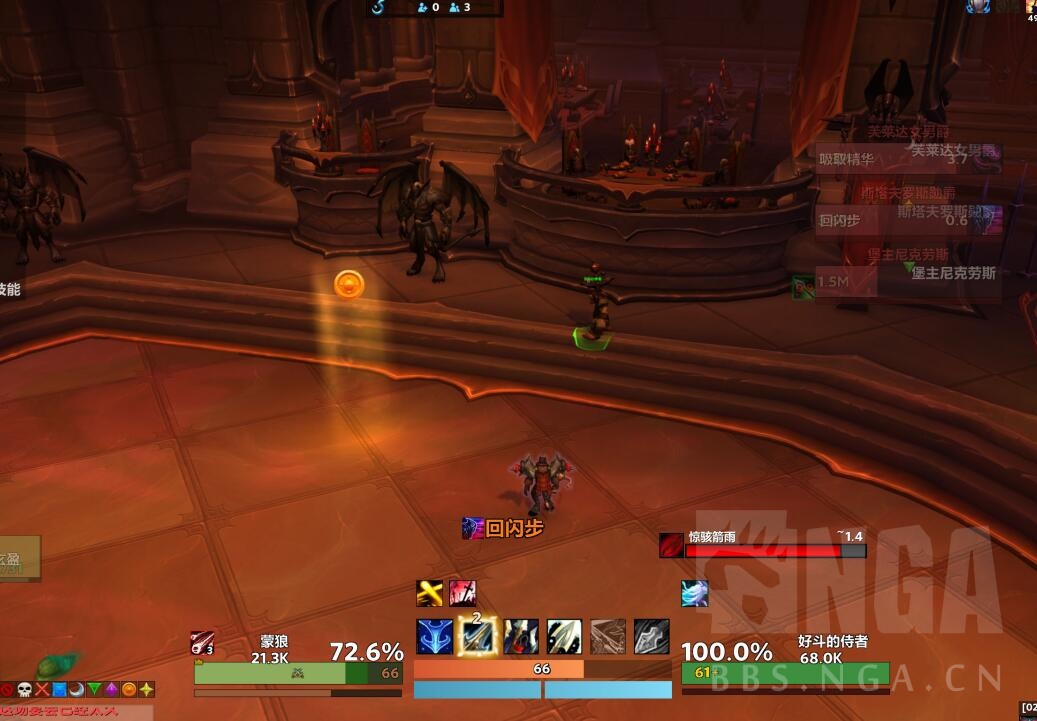The width and height of the screenshot is (1037, 721).
Task: Choose the 堡主尼克劳斯 boss frame
Action: click(908, 281)
